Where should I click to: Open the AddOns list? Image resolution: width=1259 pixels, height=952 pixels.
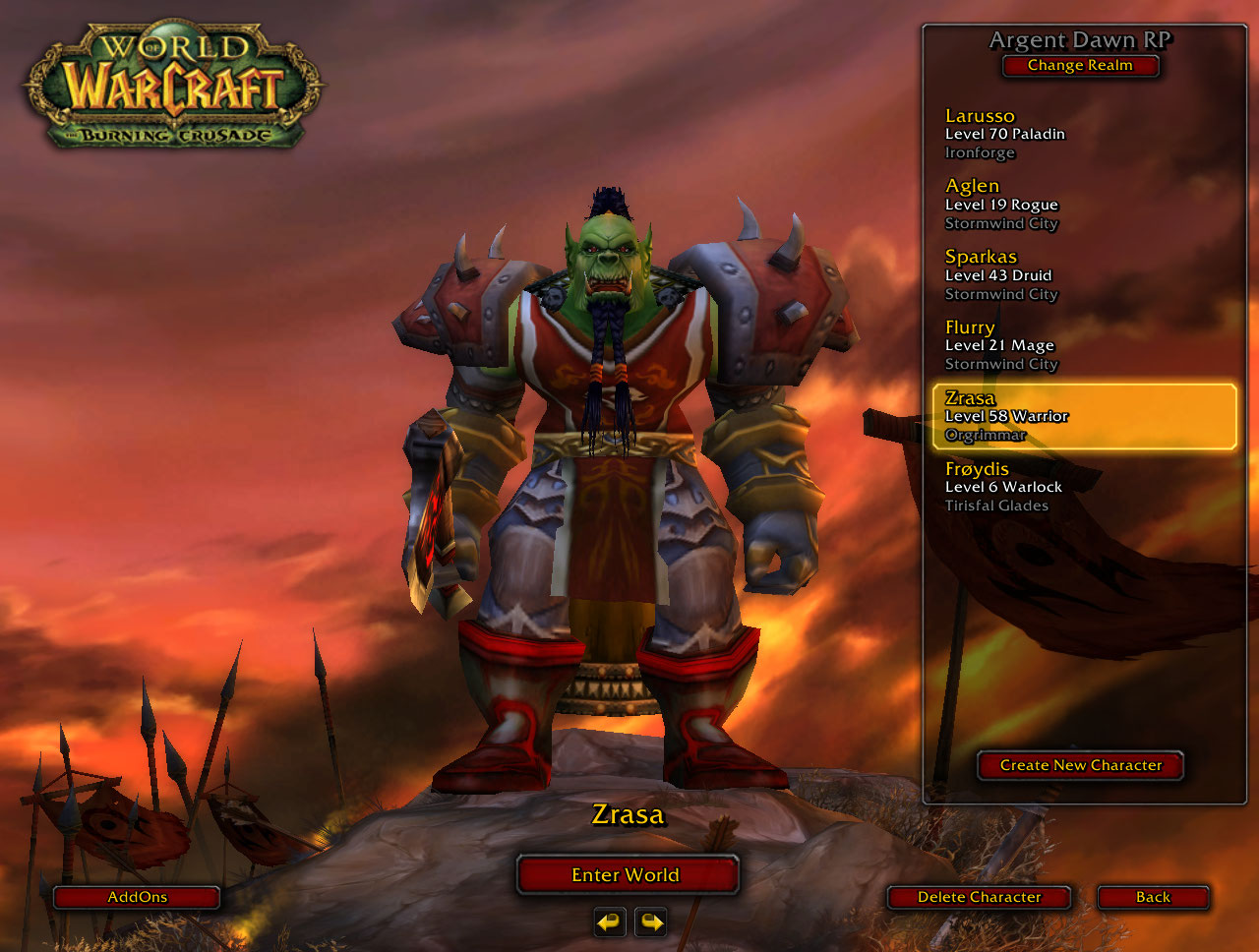coord(137,897)
